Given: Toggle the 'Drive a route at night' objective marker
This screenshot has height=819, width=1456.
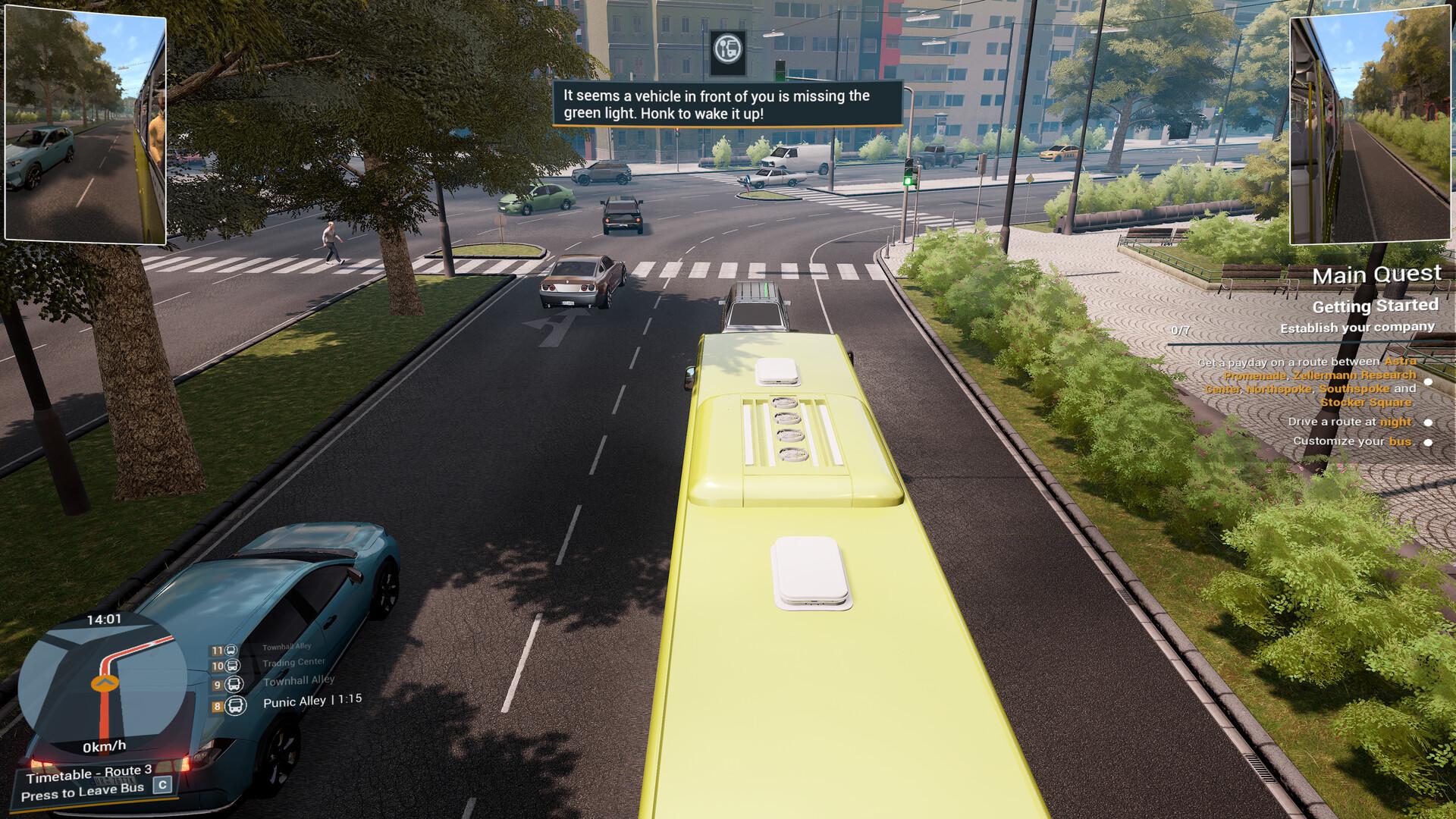Looking at the screenshot, I should [1429, 421].
